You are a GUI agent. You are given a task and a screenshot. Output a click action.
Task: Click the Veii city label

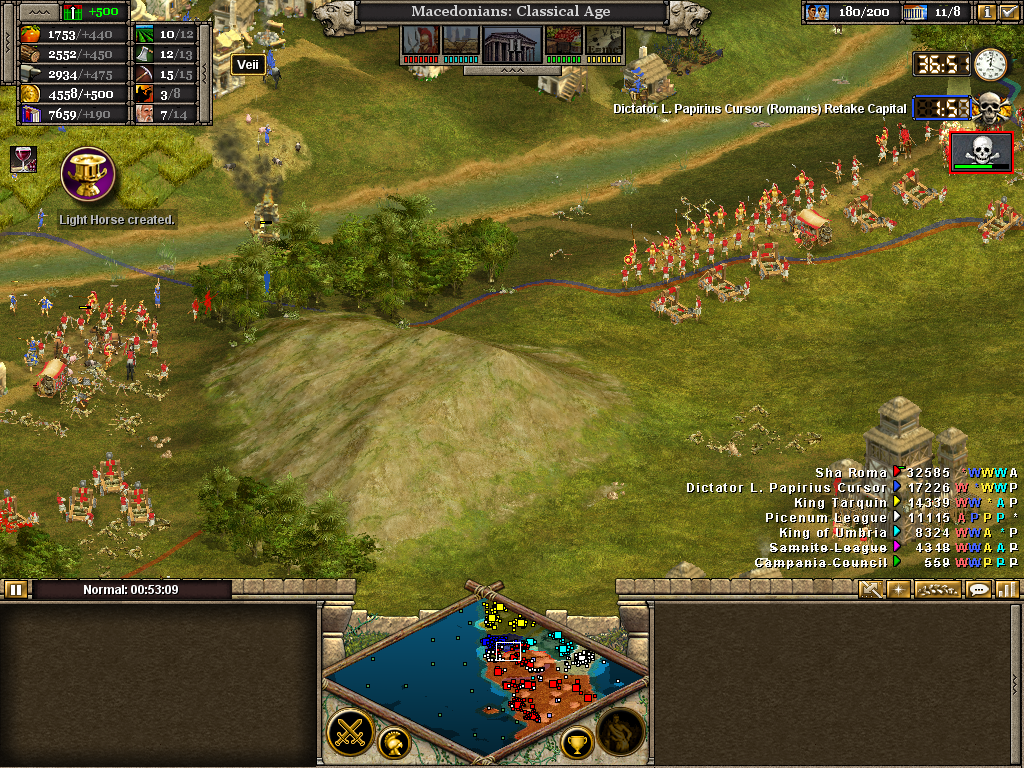click(247, 64)
